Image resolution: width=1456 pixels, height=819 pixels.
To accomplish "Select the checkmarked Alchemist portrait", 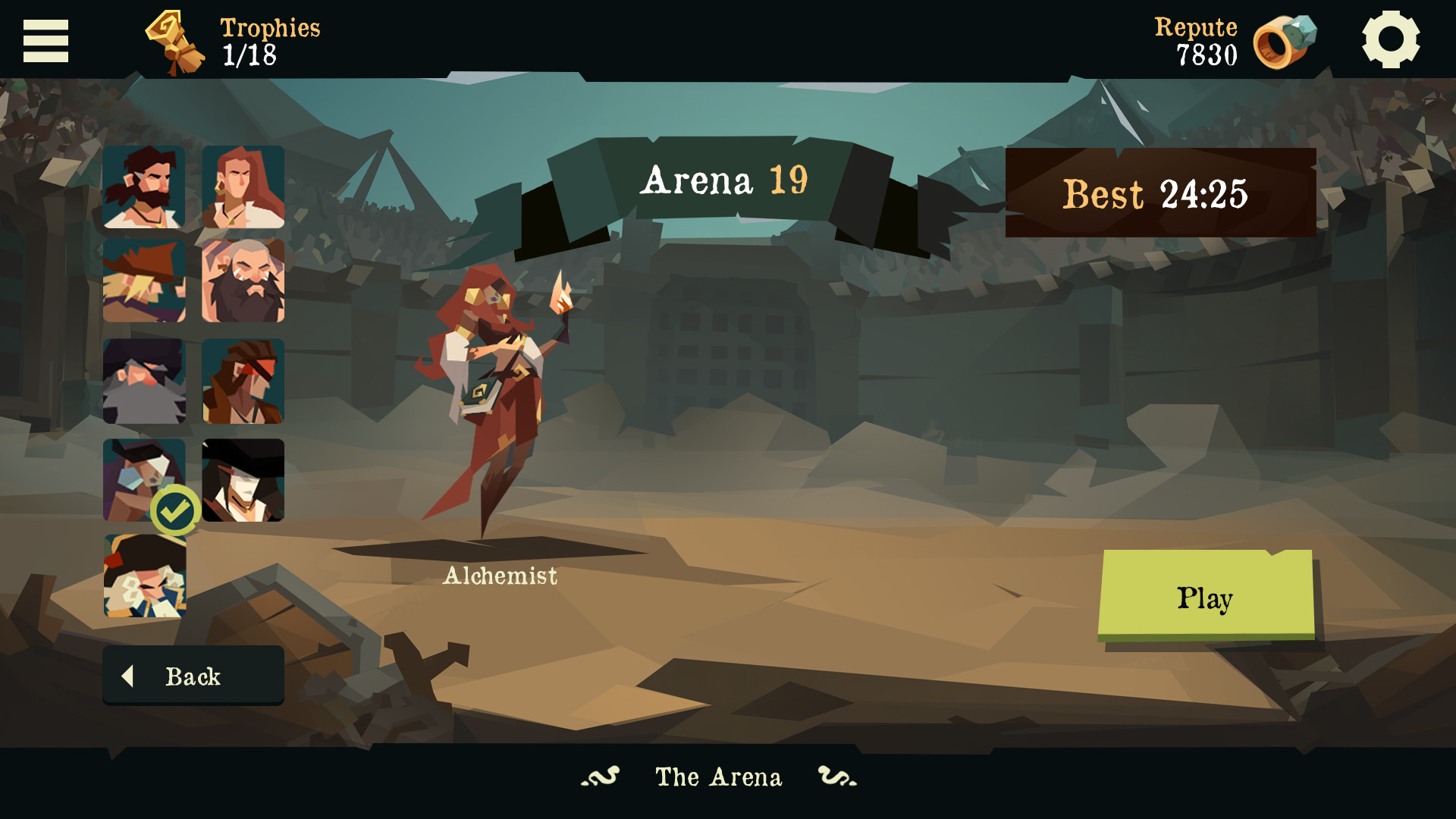I will (144, 480).
